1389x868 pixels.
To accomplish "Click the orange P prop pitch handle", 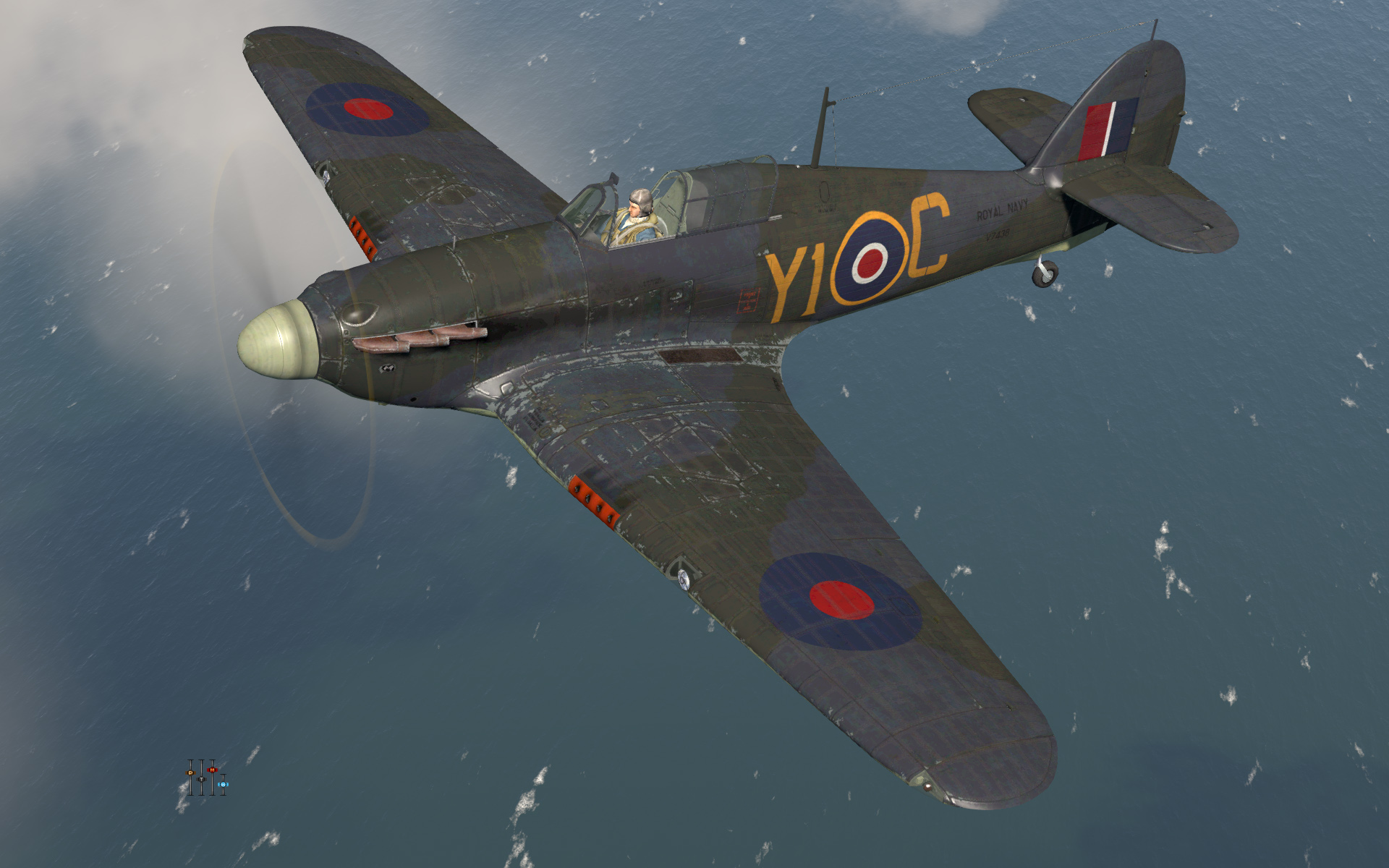I will click(x=190, y=773).
